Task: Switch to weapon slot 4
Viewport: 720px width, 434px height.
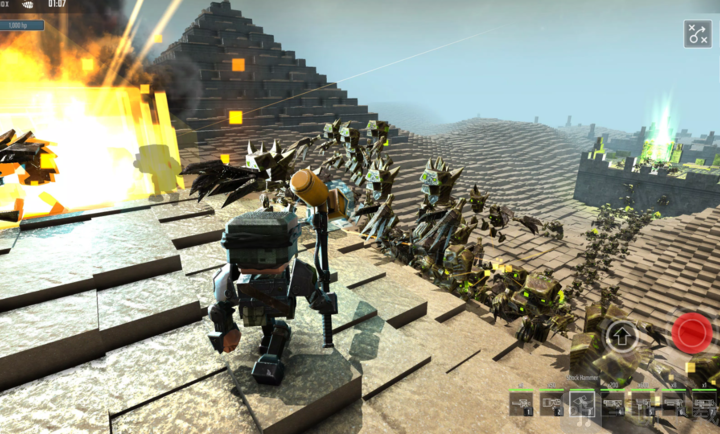Action: click(x=613, y=403)
